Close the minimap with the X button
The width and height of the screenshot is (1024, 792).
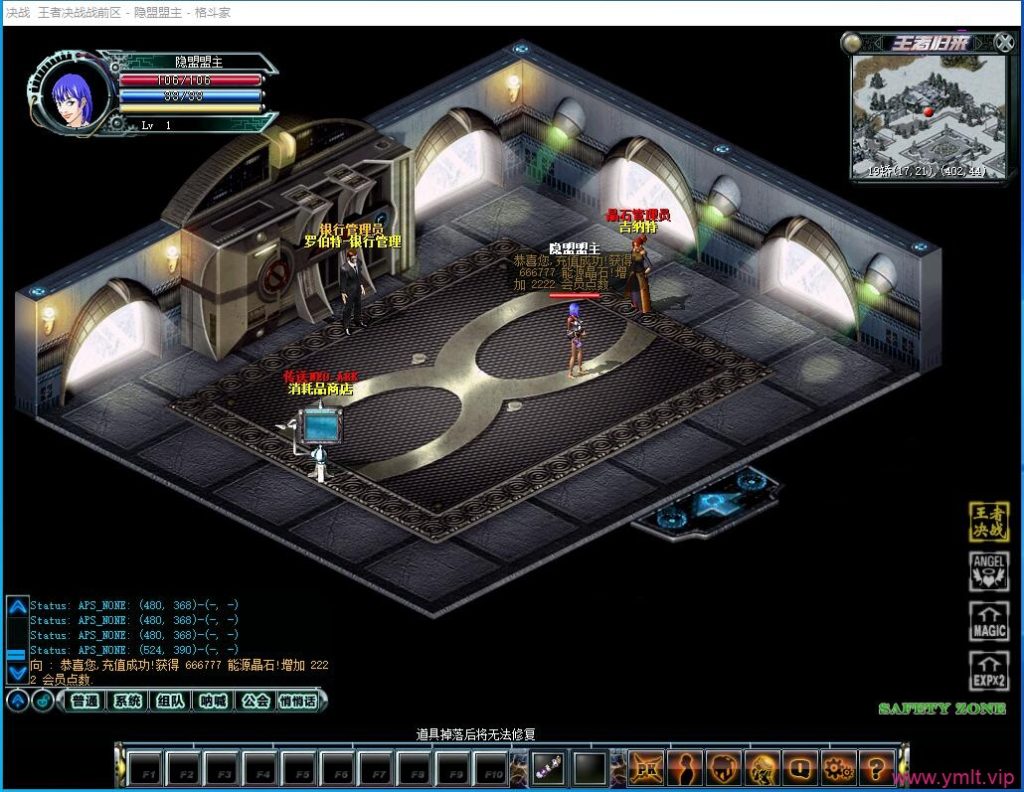pos(1004,42)
